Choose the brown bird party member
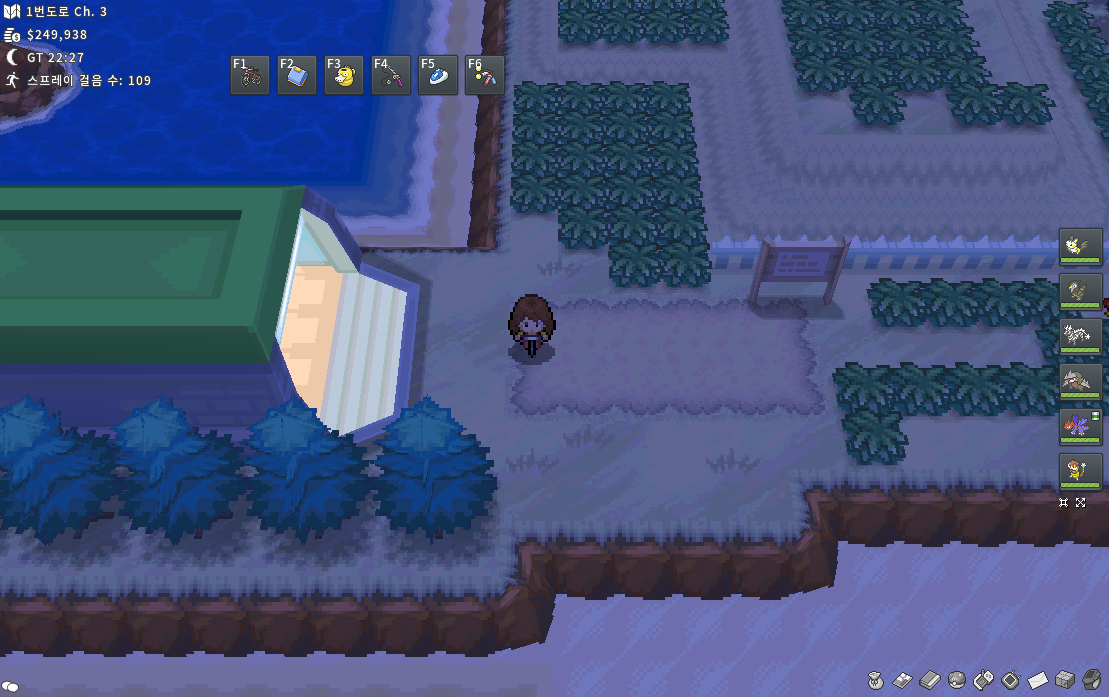The height and width of the screenshot is (697, 1109). [1081, 291]
